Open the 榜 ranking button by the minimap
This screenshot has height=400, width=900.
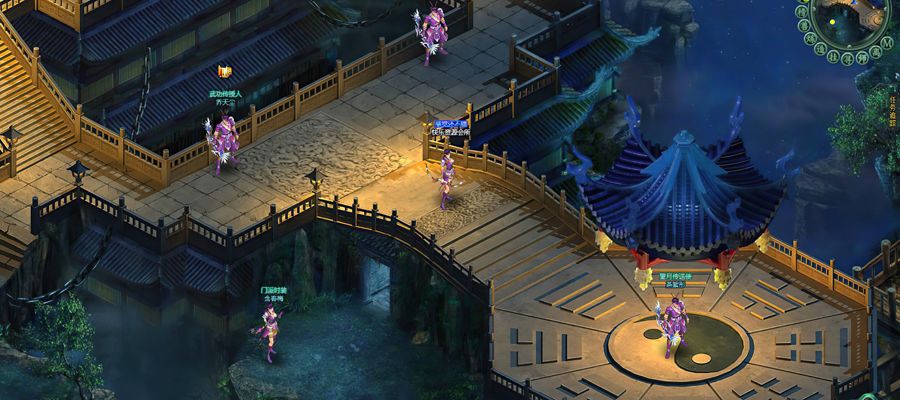point(801,12)
